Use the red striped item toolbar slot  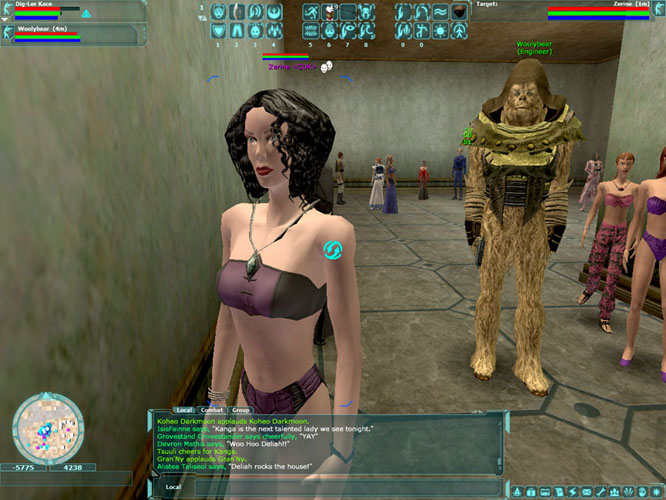click(328, 13)
